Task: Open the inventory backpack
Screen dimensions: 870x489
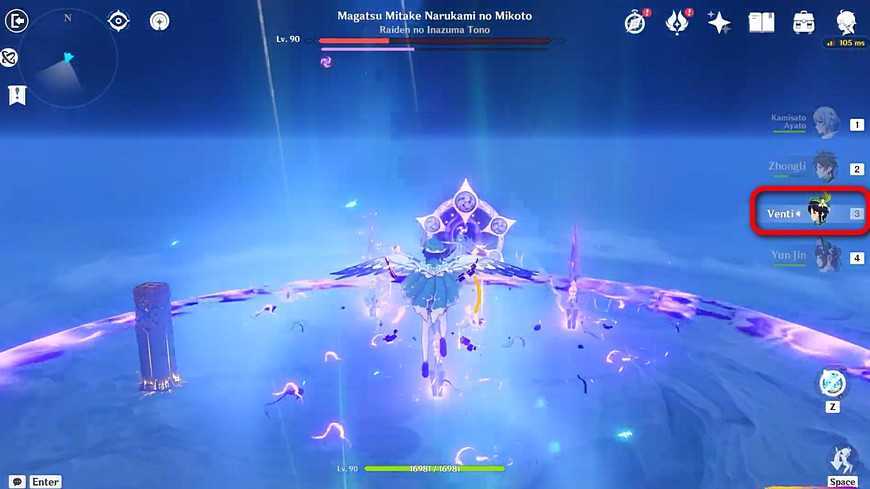Action: (x=804, y=22)
